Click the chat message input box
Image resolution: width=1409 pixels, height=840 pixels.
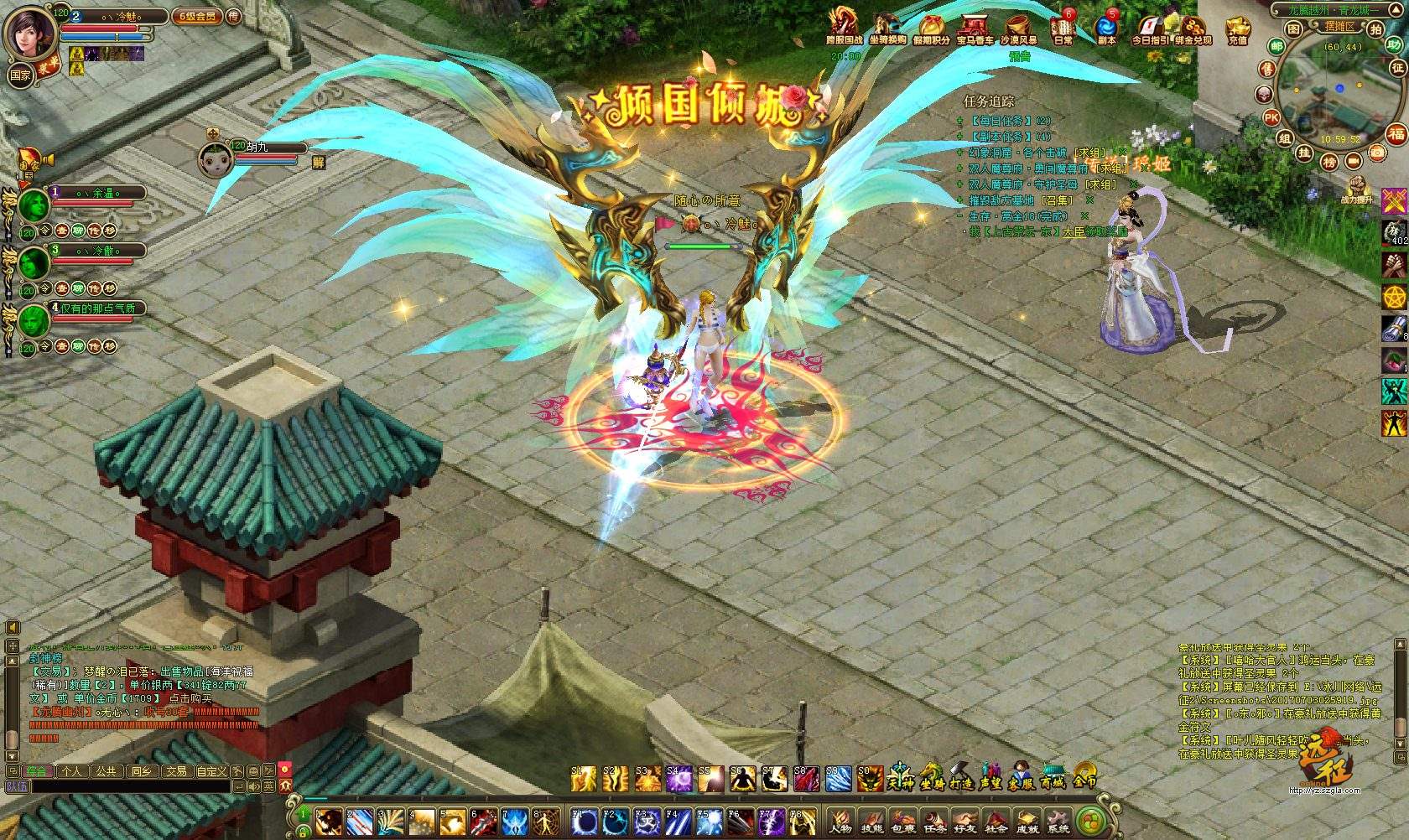click(126, 786)
